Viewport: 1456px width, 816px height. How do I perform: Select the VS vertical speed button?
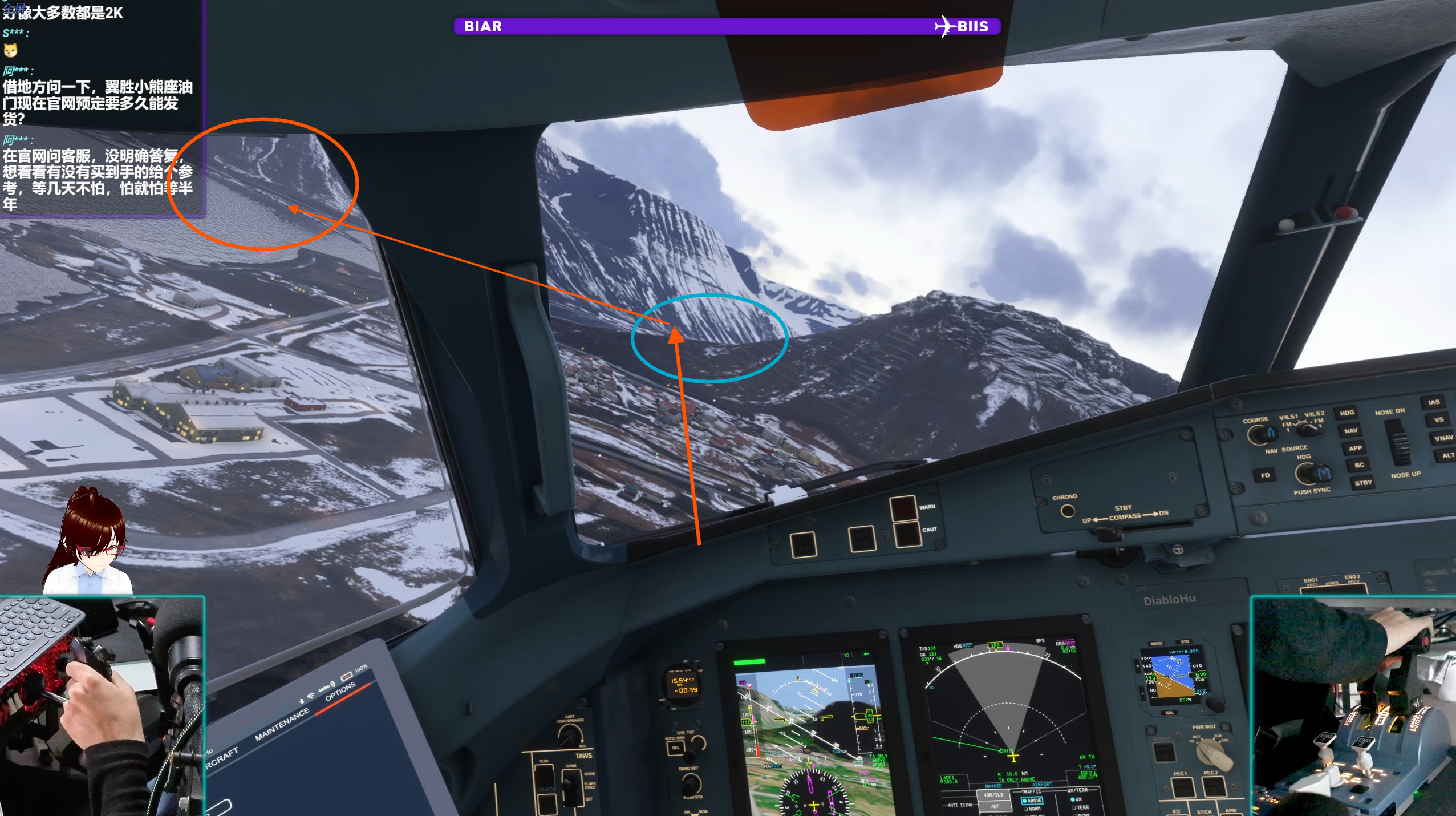coord(1438,420)
